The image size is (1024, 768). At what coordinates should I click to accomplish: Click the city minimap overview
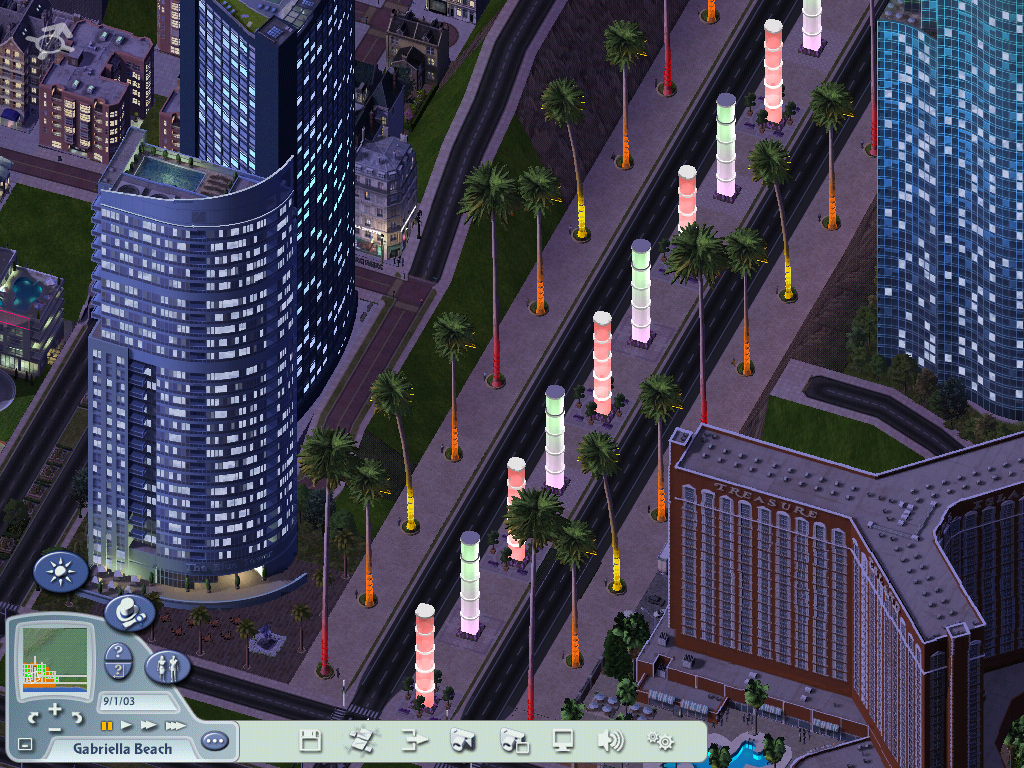[x=54, y=657]
